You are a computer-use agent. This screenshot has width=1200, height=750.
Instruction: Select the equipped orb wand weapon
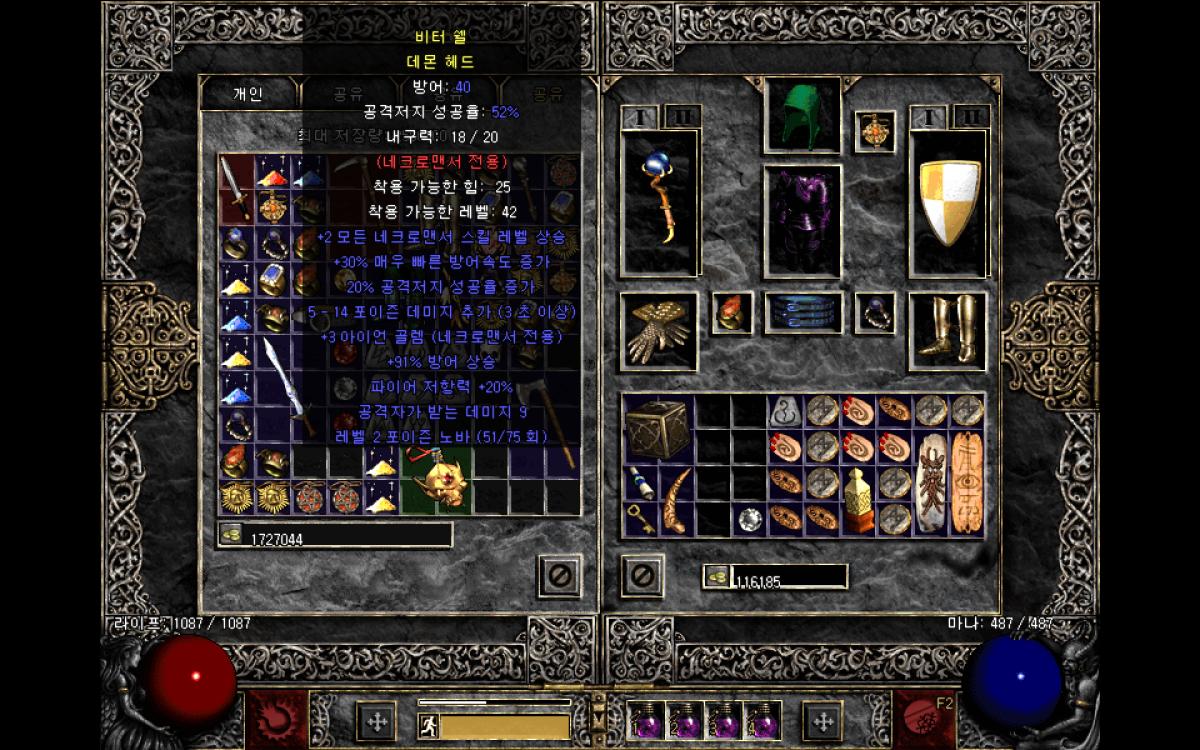[x=658, y=202]
